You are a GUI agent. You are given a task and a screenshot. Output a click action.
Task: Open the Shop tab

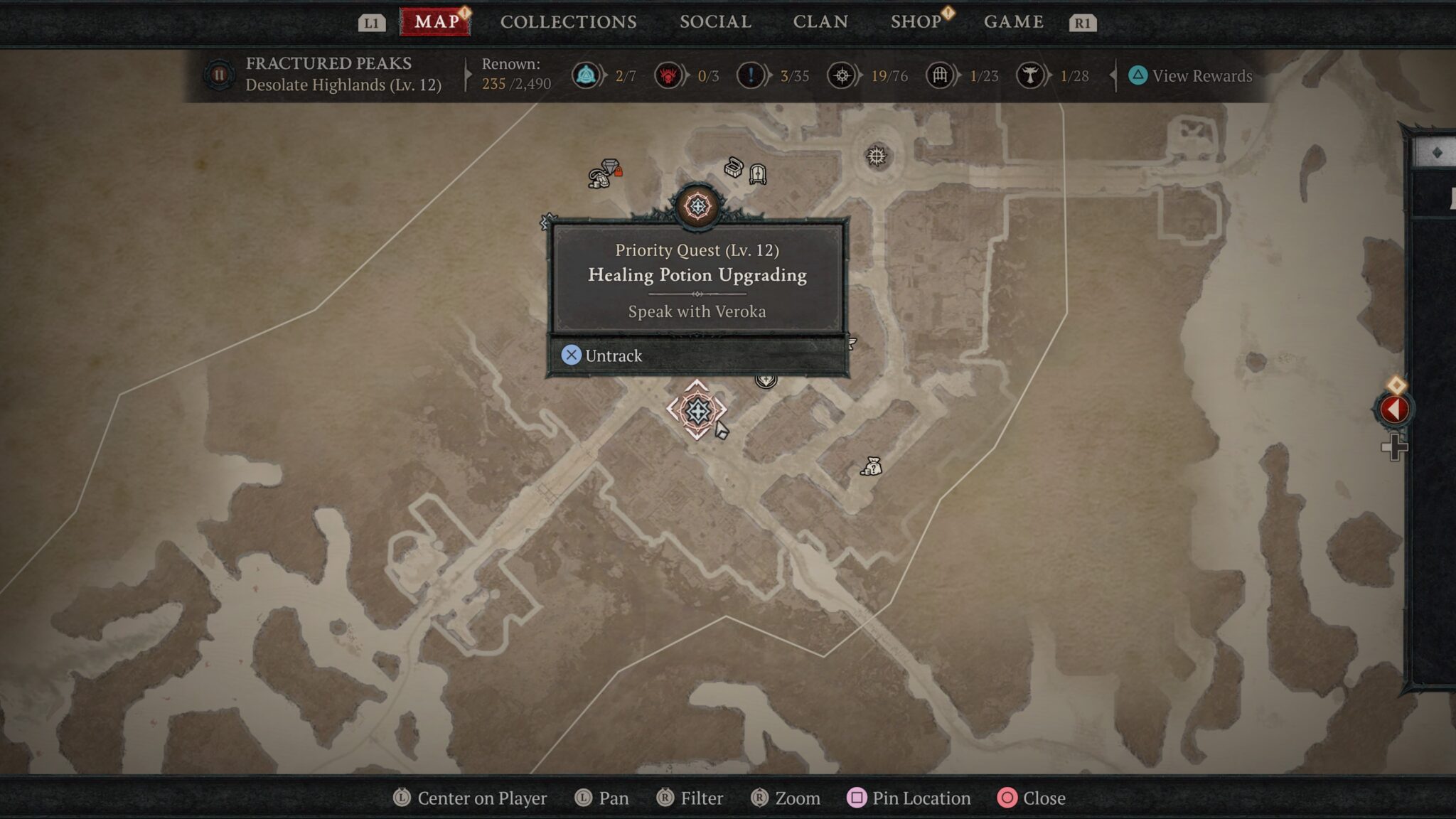tap(916, 22)
